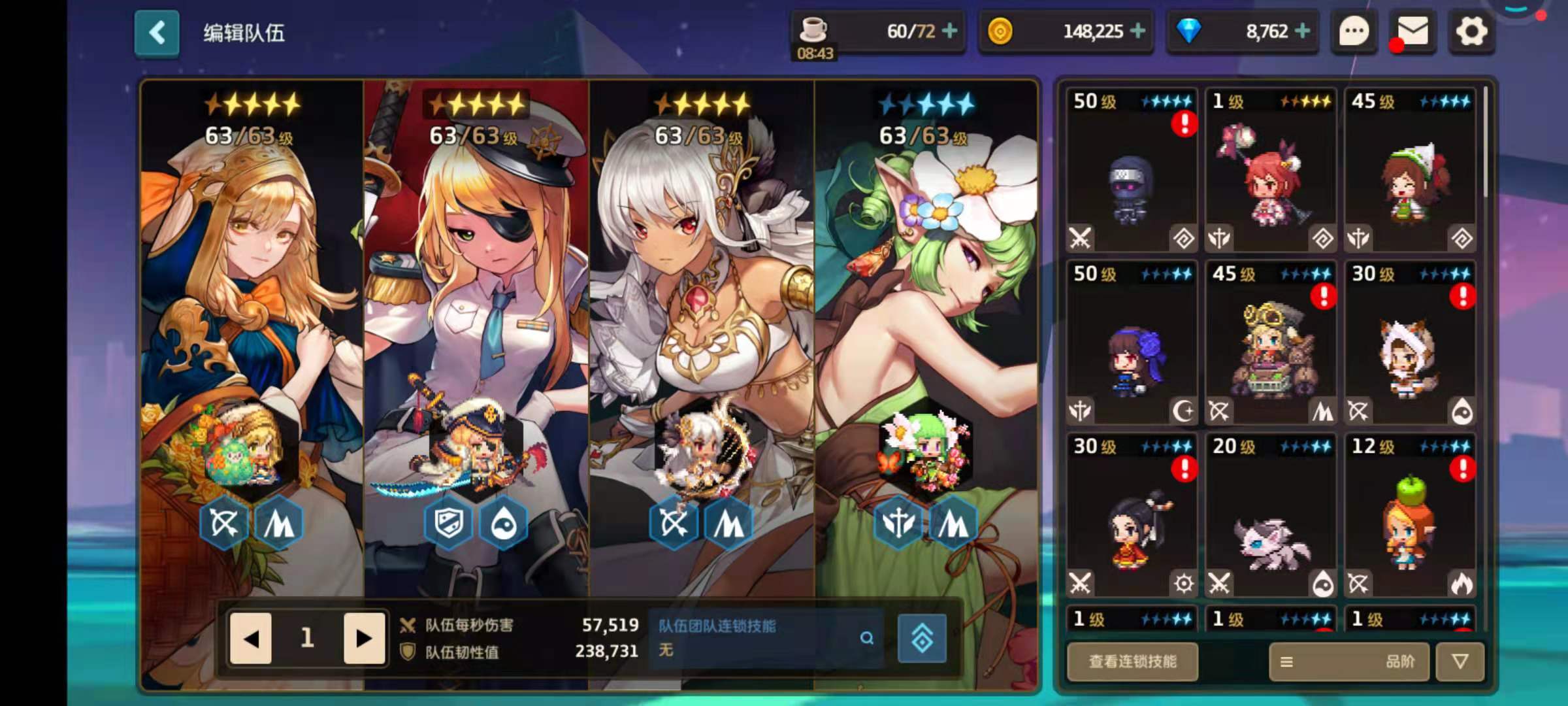Image resolution: width=1568 pixels, height=706 pixels.
Task: Add more coffee stamina
Action: coord(950,31)
